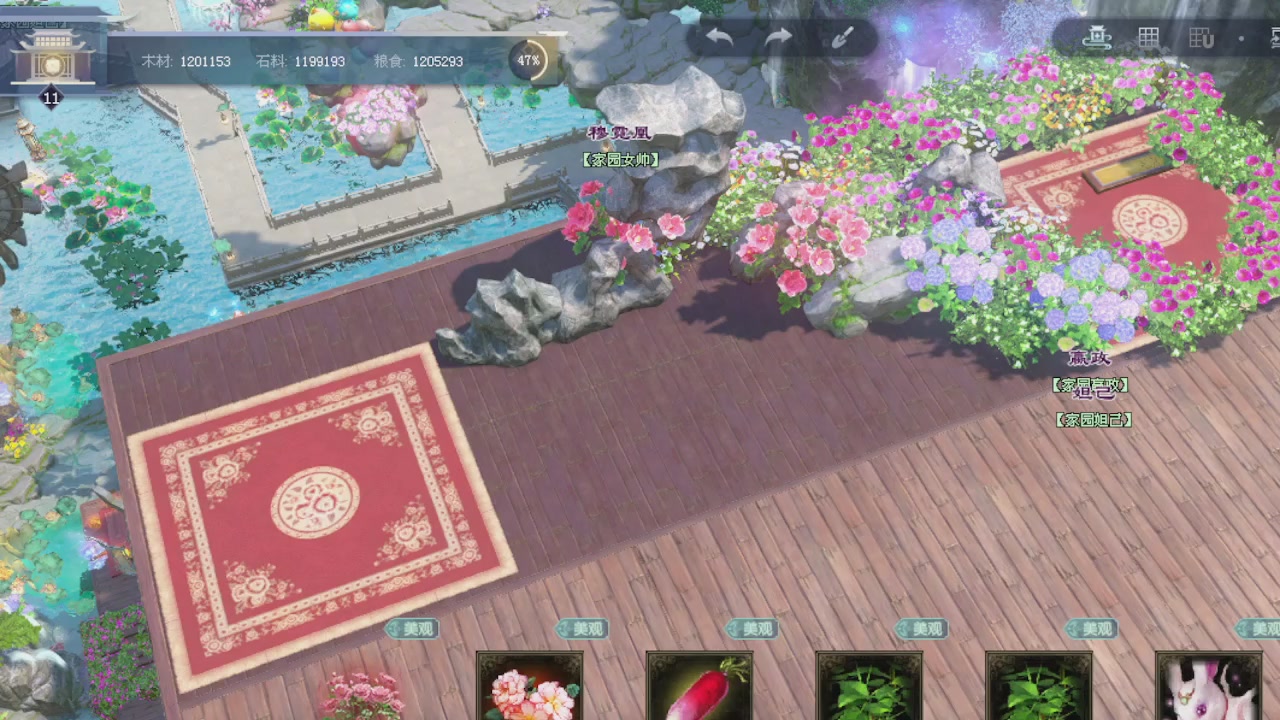This screenshot has width=1280, height=720.
Task: Open the homestead building icon at top right
Action: (1099, 36)
